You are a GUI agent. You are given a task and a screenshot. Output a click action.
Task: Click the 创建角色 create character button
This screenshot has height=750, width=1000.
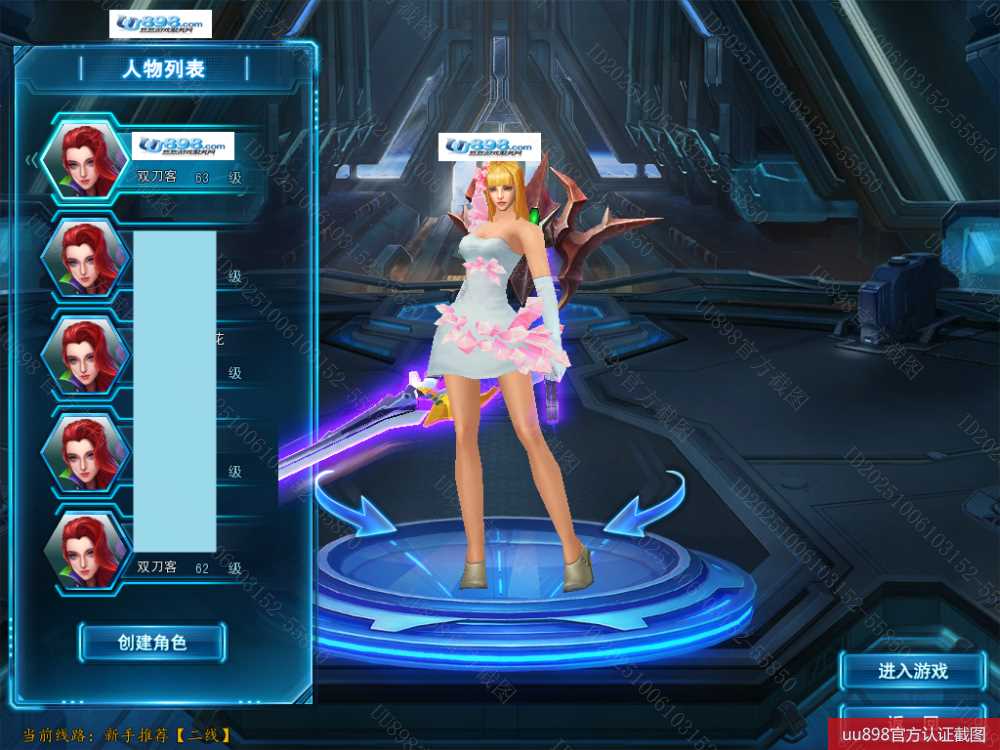[x=152, y=642]
